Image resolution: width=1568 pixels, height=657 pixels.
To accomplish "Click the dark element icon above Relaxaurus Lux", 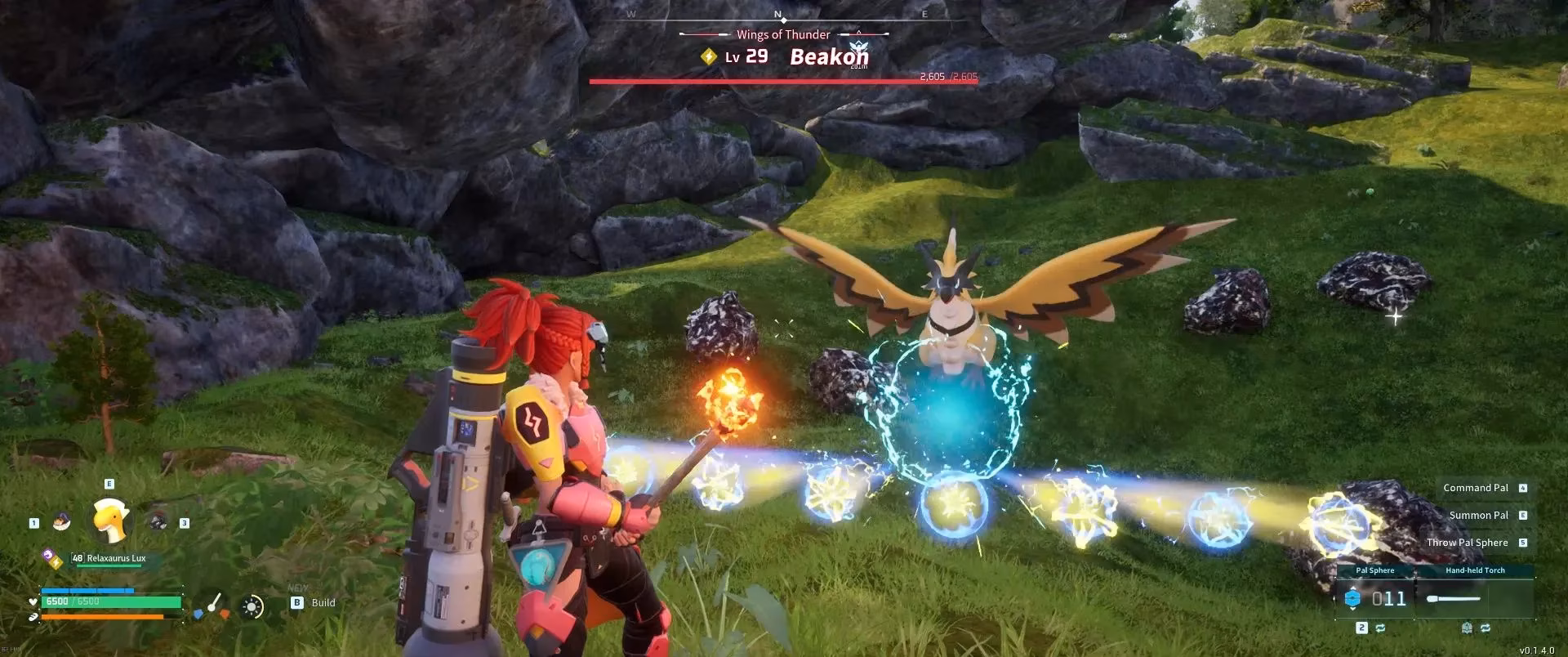I will pos(47,555).
